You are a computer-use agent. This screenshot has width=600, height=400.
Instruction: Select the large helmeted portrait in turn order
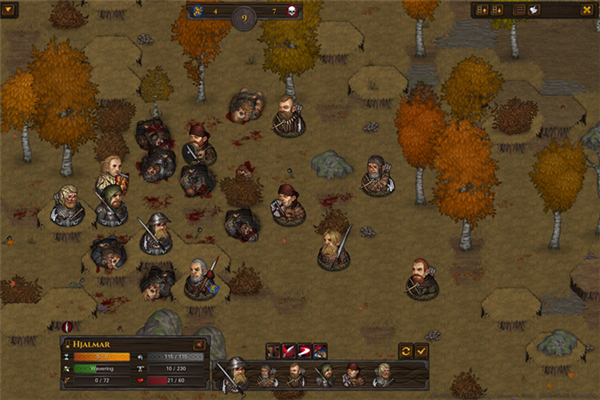pos(236,373)
